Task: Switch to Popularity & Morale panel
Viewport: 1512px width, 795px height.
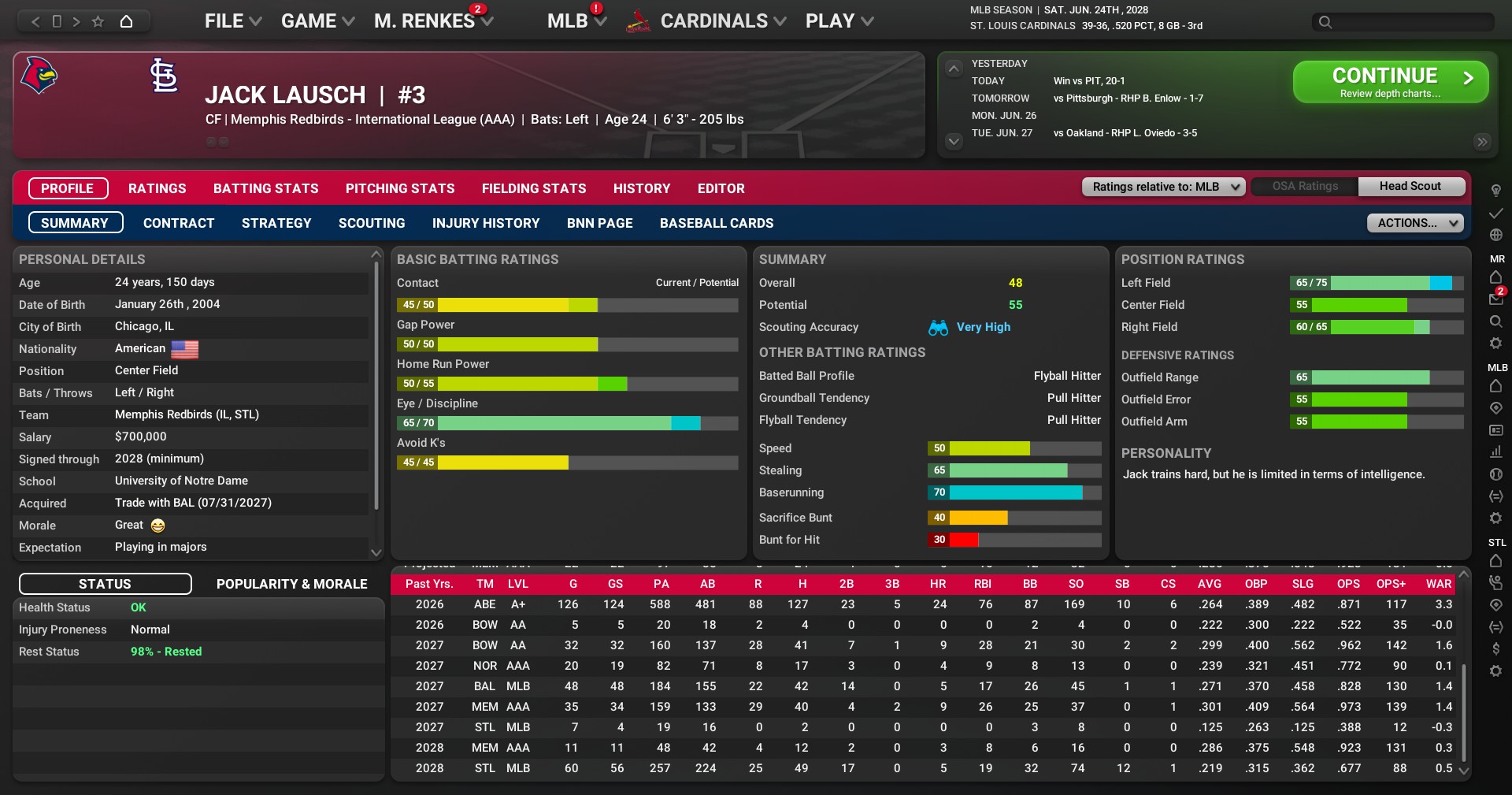Action: tap(291, 584)
